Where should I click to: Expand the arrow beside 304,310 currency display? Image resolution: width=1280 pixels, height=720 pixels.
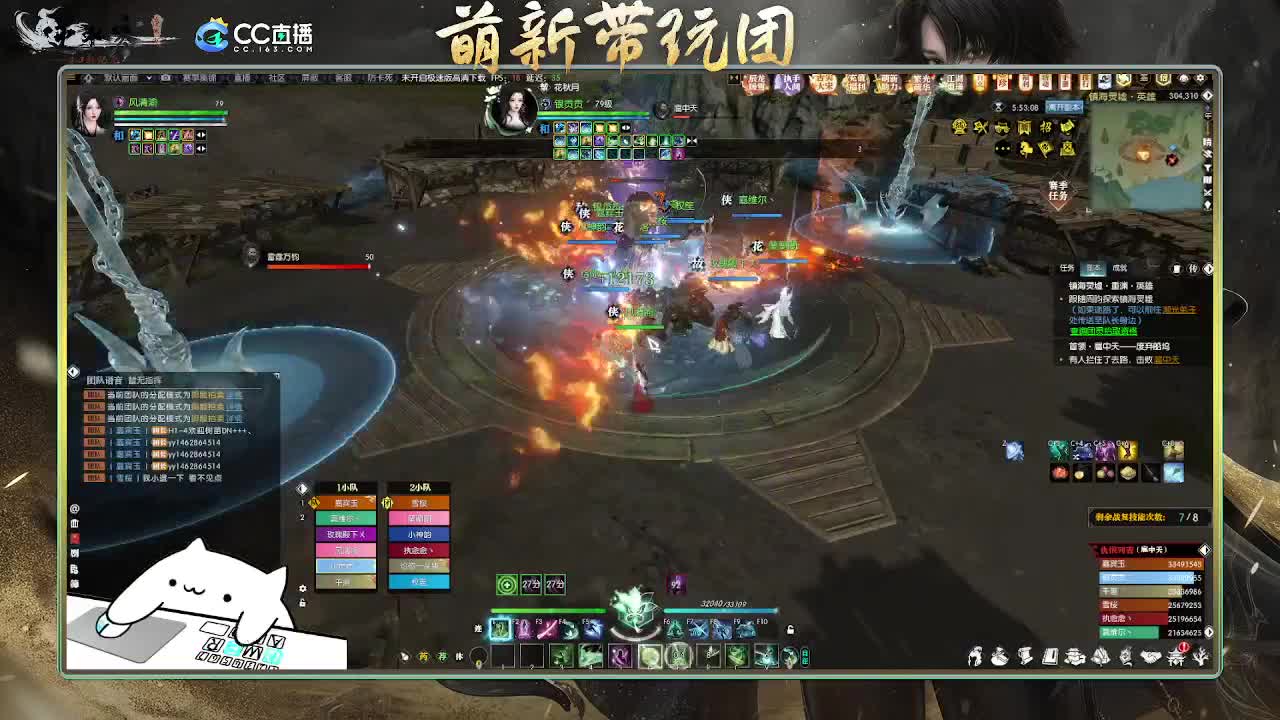point(1208,95)
